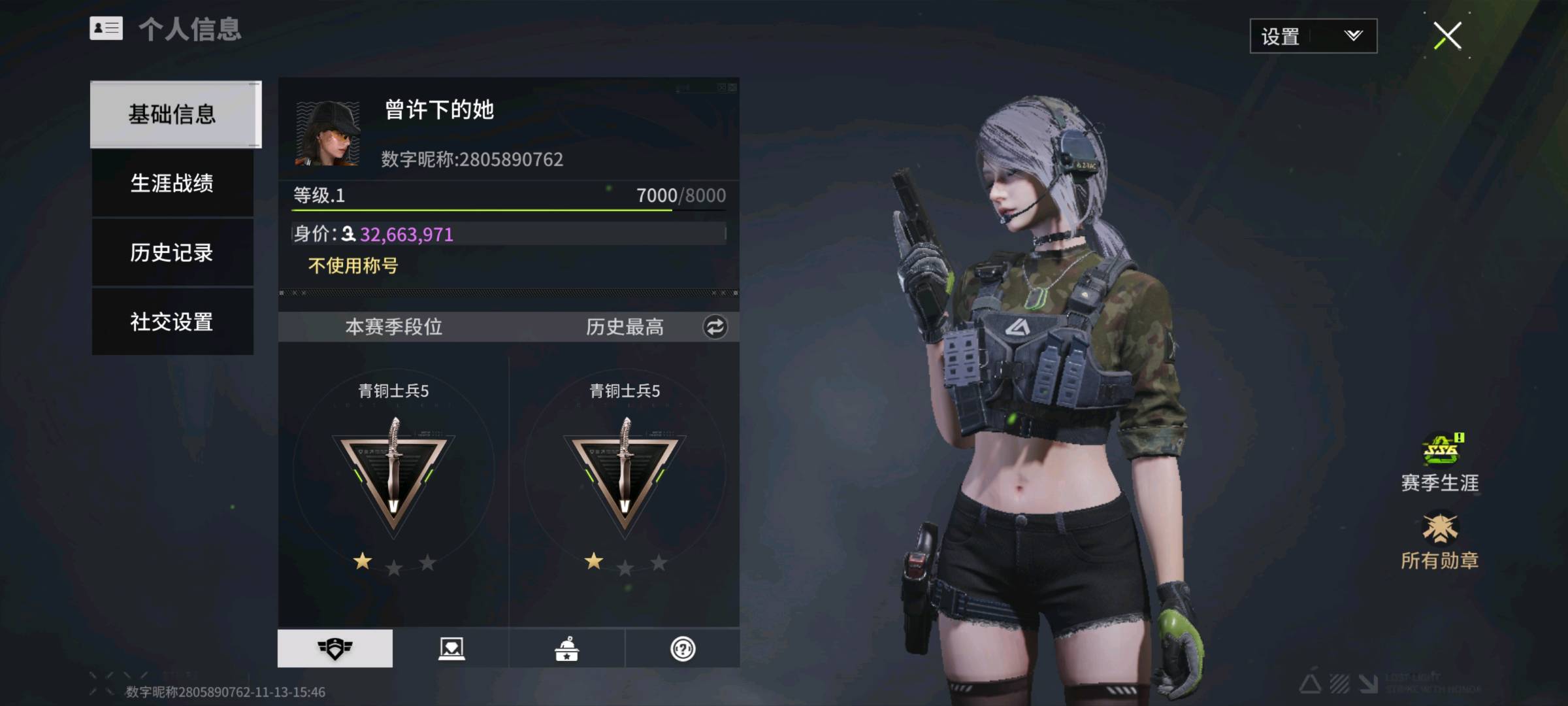The image size is (1568, 706).
Task: Toggle the rank swap arrows button
Action: tap(715, 327)
